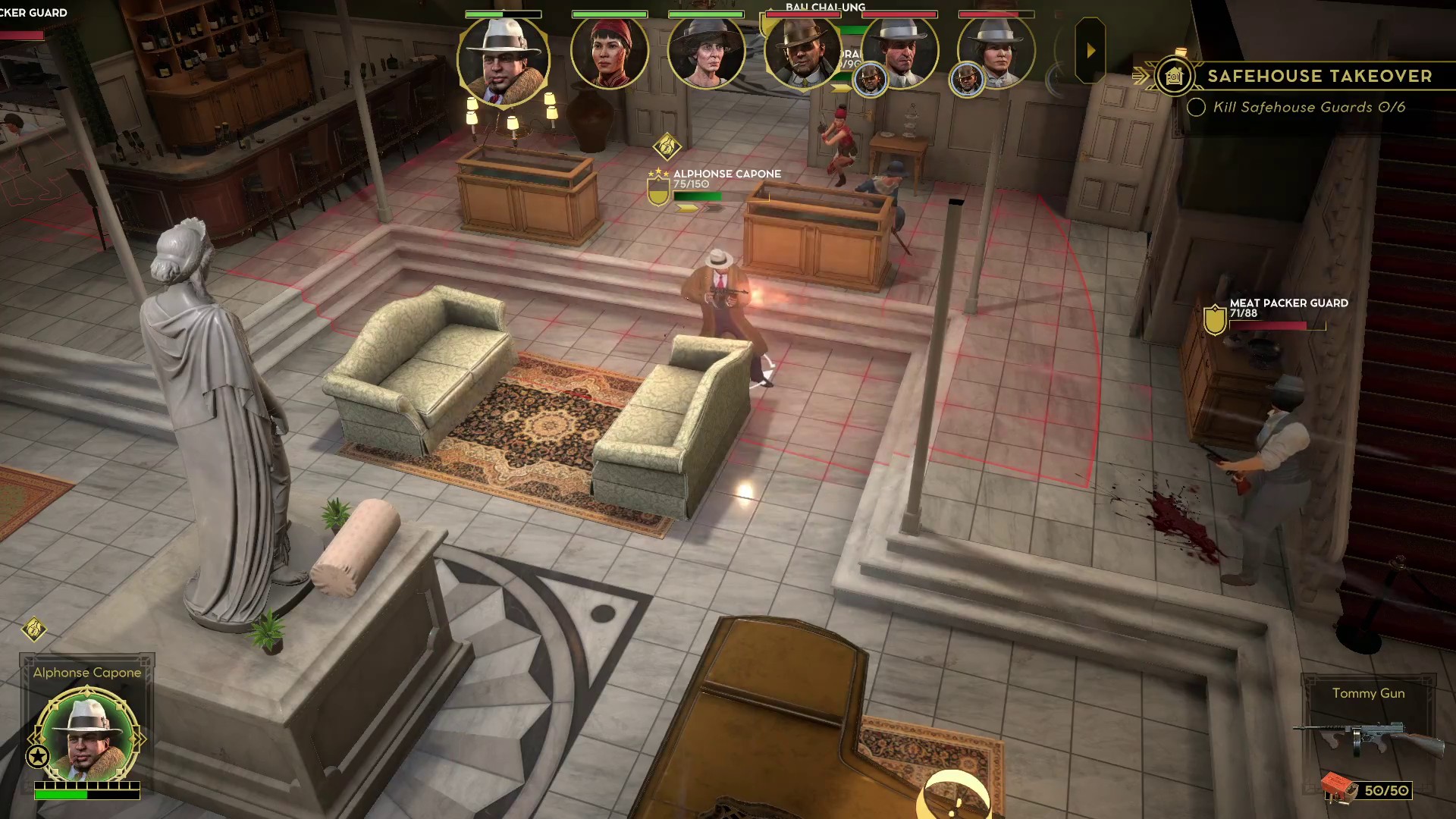1456x819 pixels.
Task: Click the gold faction diamond above Capone's panel
Action: point(33,629)
